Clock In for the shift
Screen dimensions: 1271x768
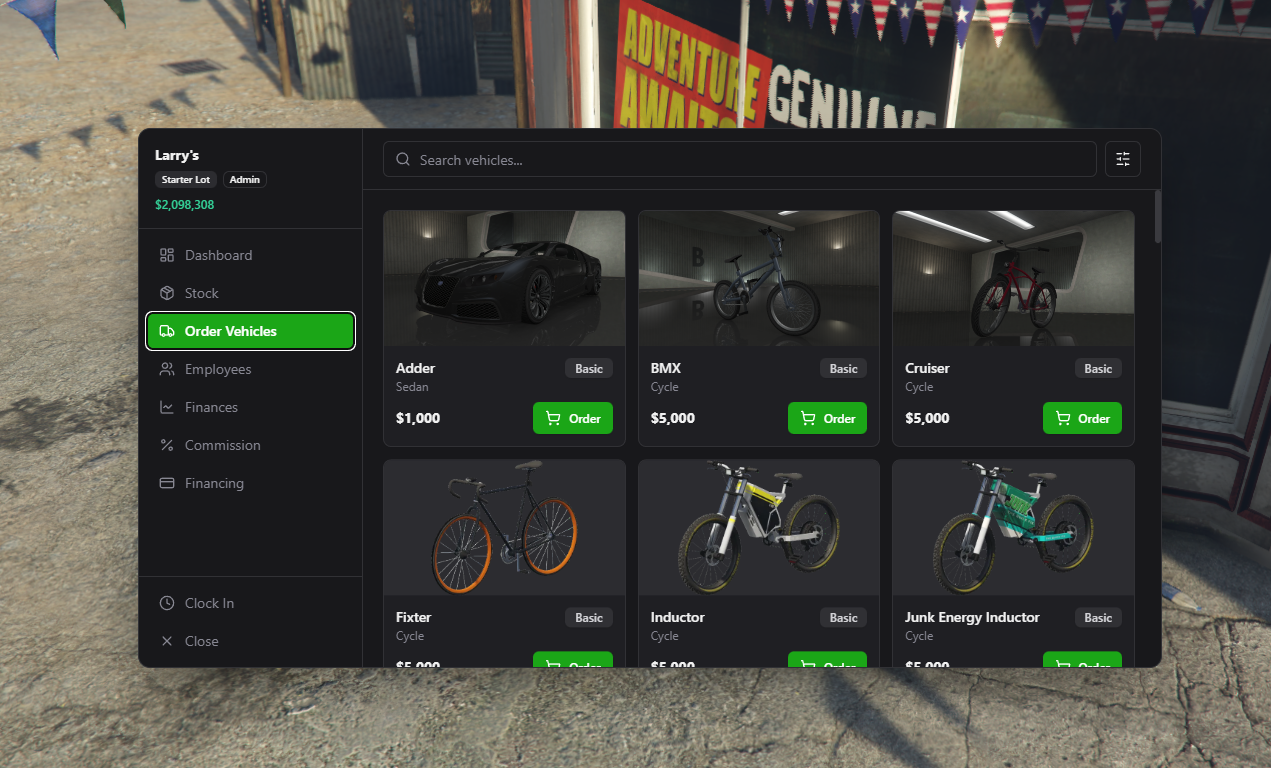(209, 603)
